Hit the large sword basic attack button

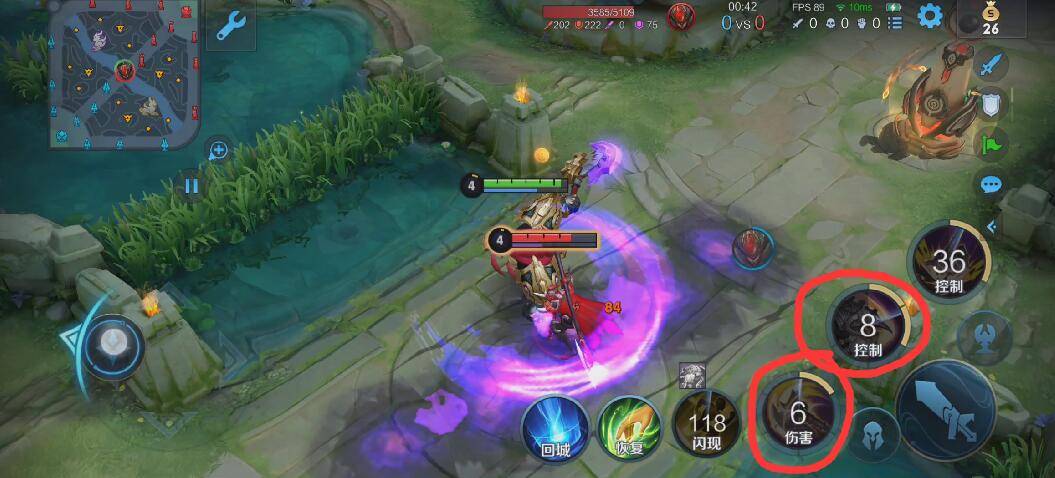pyautogui.click(x=944, y=411)
